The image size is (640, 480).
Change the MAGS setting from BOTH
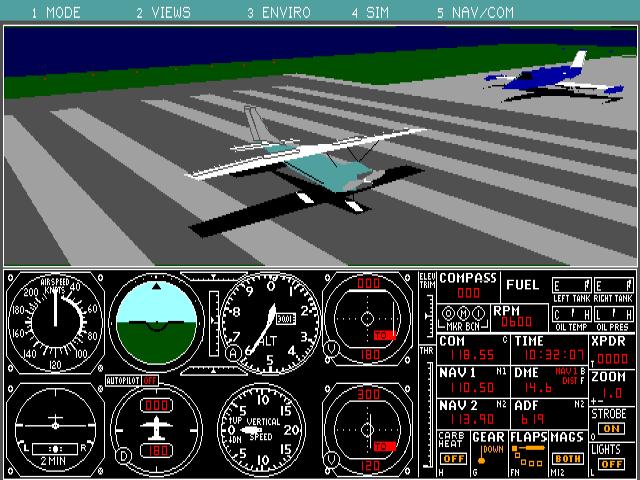point(567,459)
